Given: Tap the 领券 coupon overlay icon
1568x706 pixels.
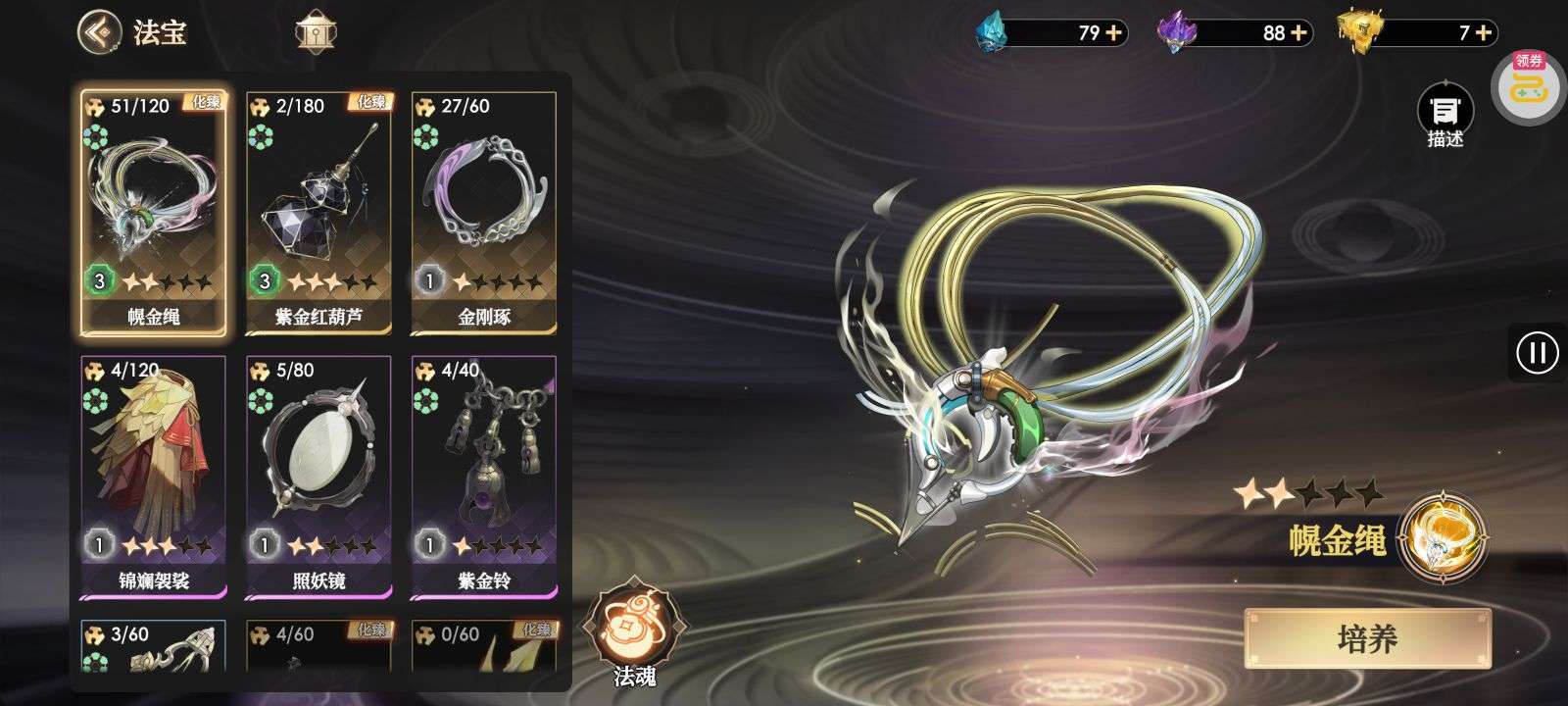Looking at the screenshot, I should pos(1528,84).
